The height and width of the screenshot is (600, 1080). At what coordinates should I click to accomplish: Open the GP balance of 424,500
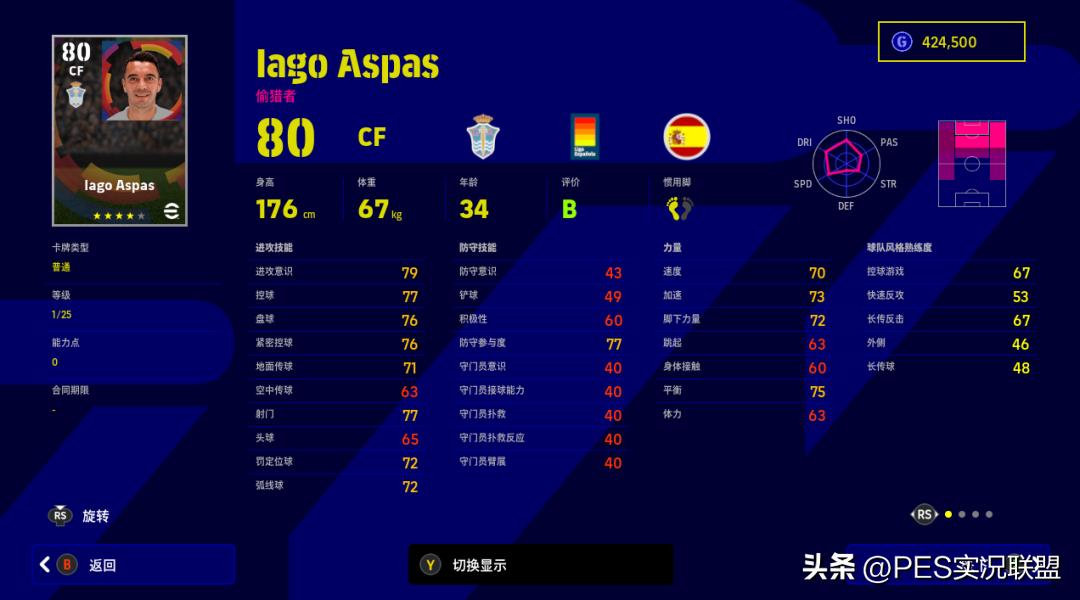(x=951, y=42)
